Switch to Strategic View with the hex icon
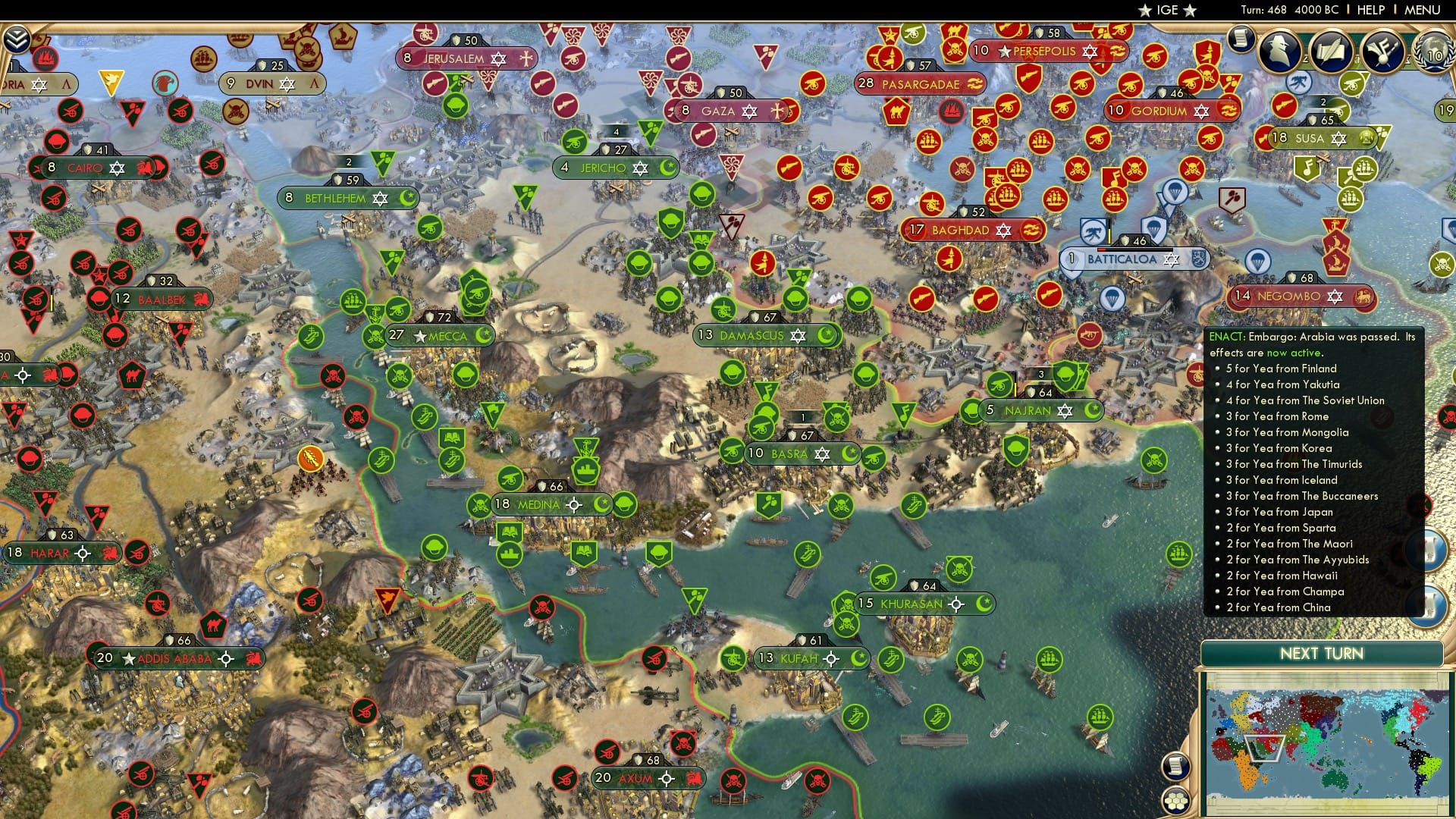1456x819 pixels. 1176,799
